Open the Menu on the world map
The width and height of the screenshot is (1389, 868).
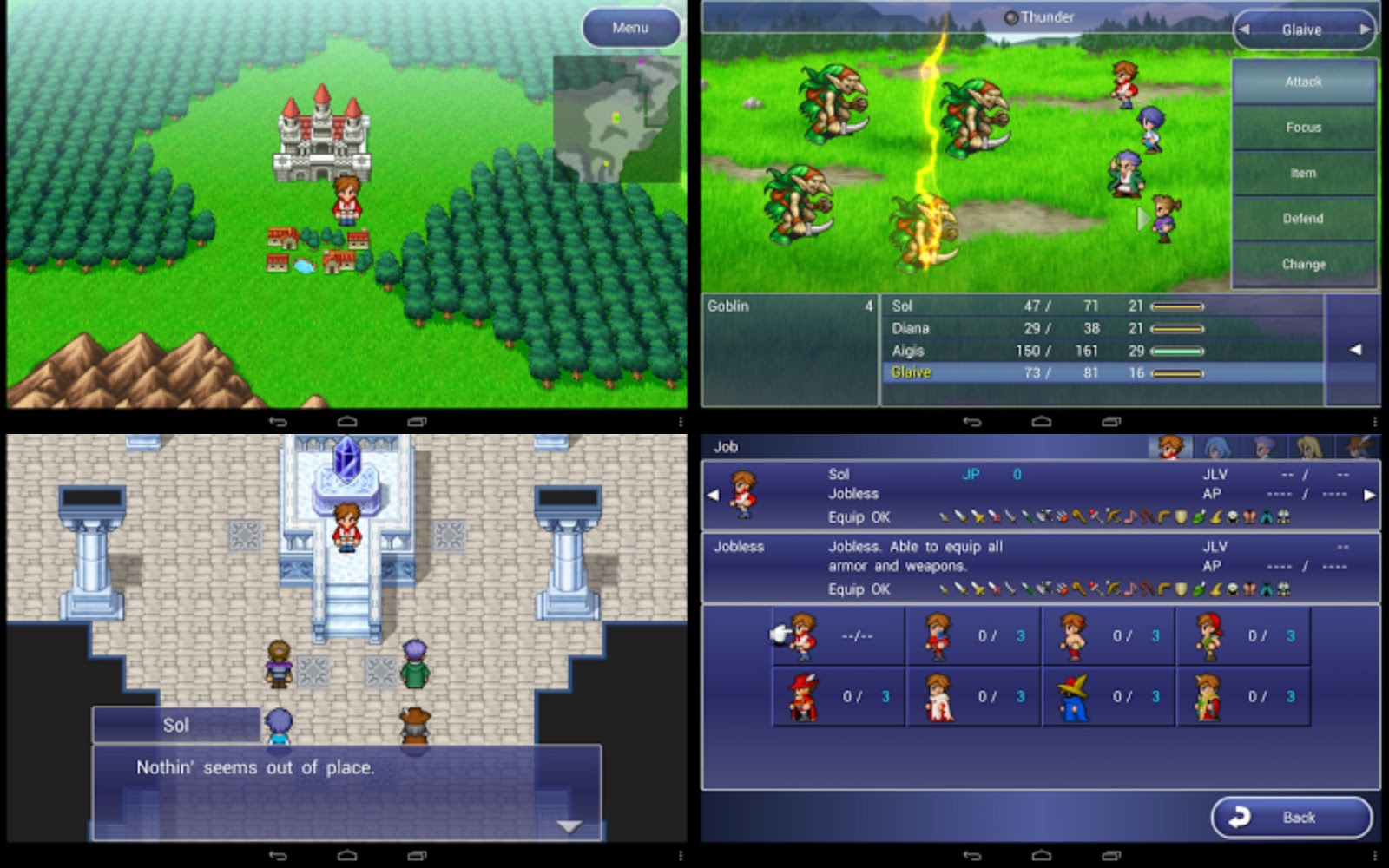(x=631, y=28)
